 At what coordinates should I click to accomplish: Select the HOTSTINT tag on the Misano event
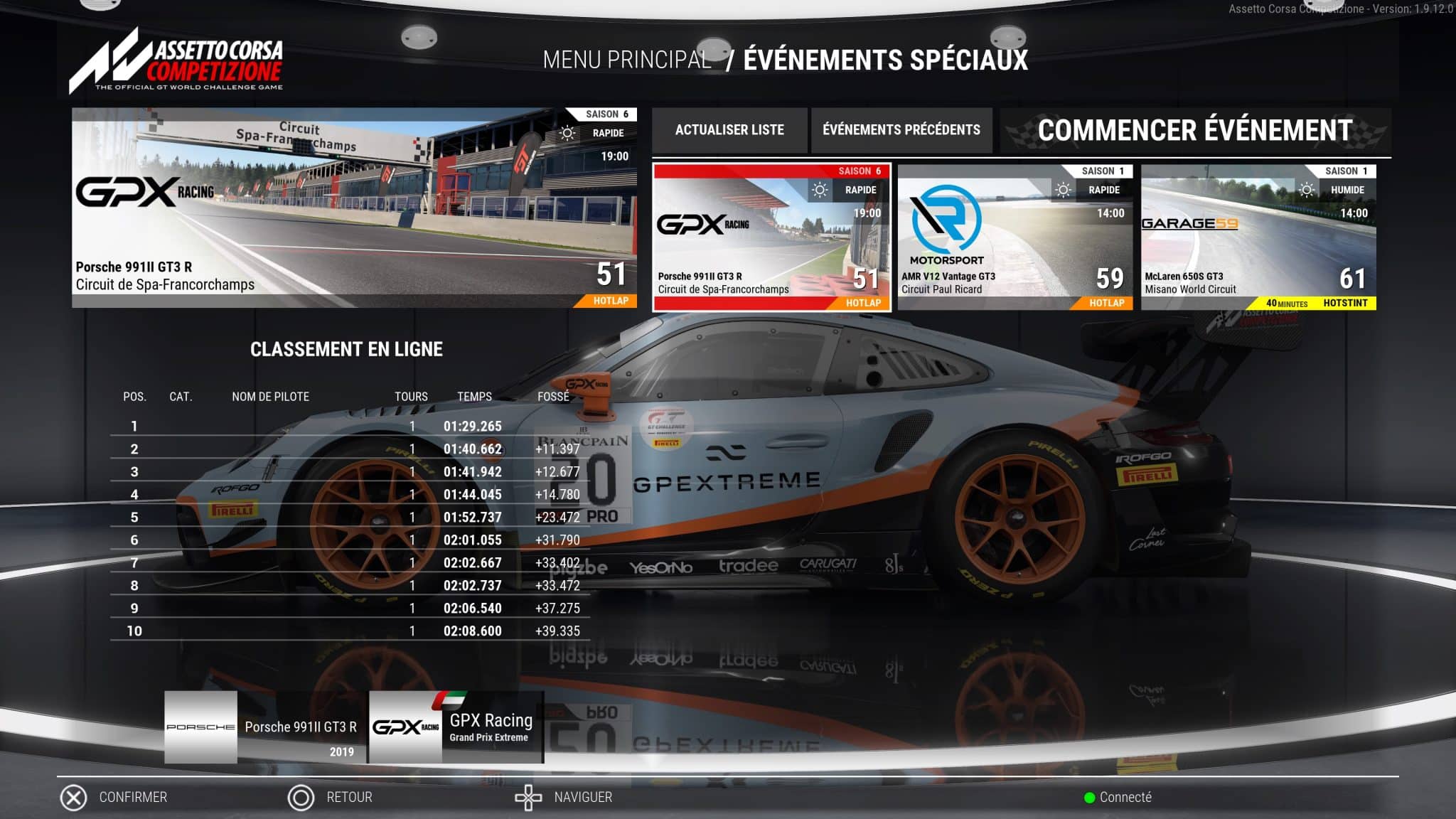(x=1347, y=302)
